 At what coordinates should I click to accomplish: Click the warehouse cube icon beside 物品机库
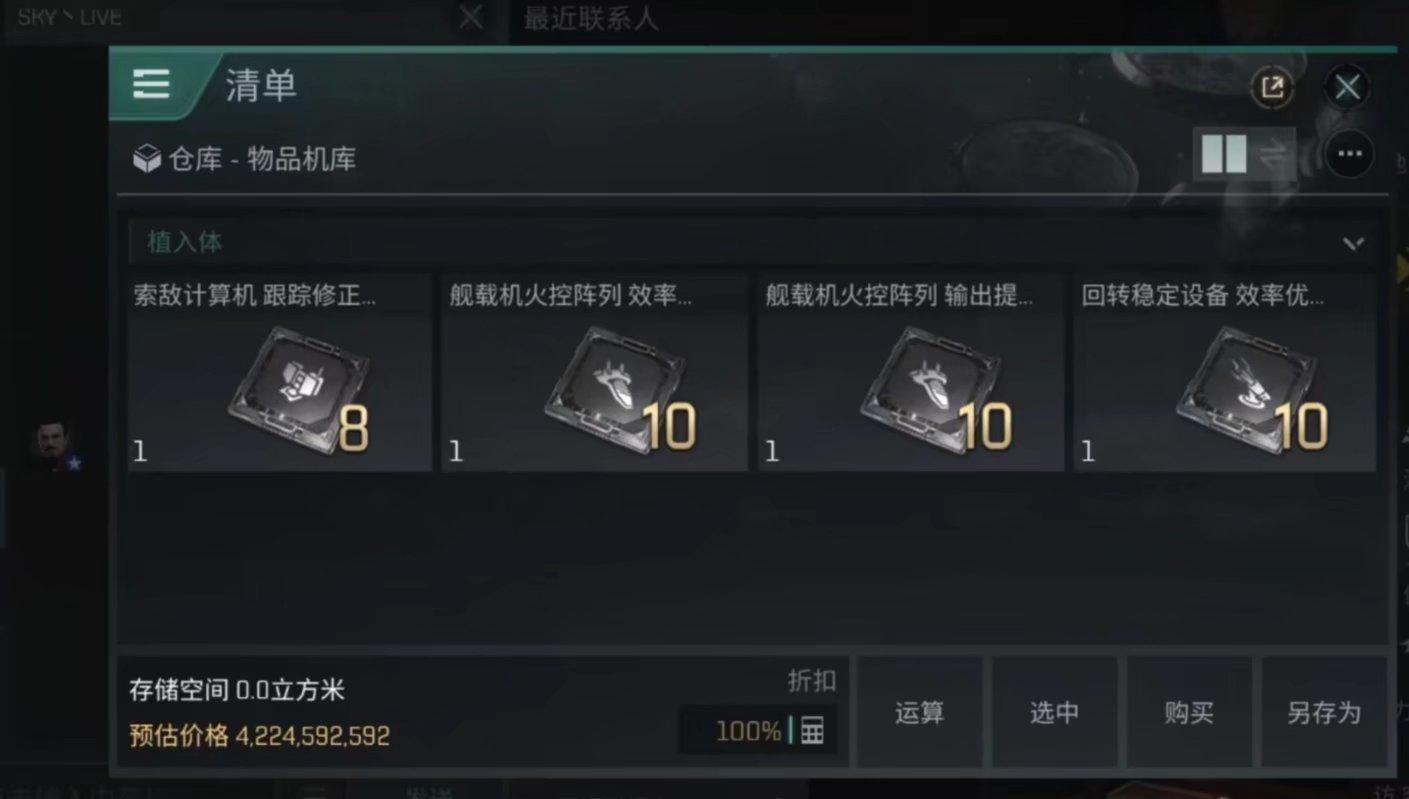147,158
